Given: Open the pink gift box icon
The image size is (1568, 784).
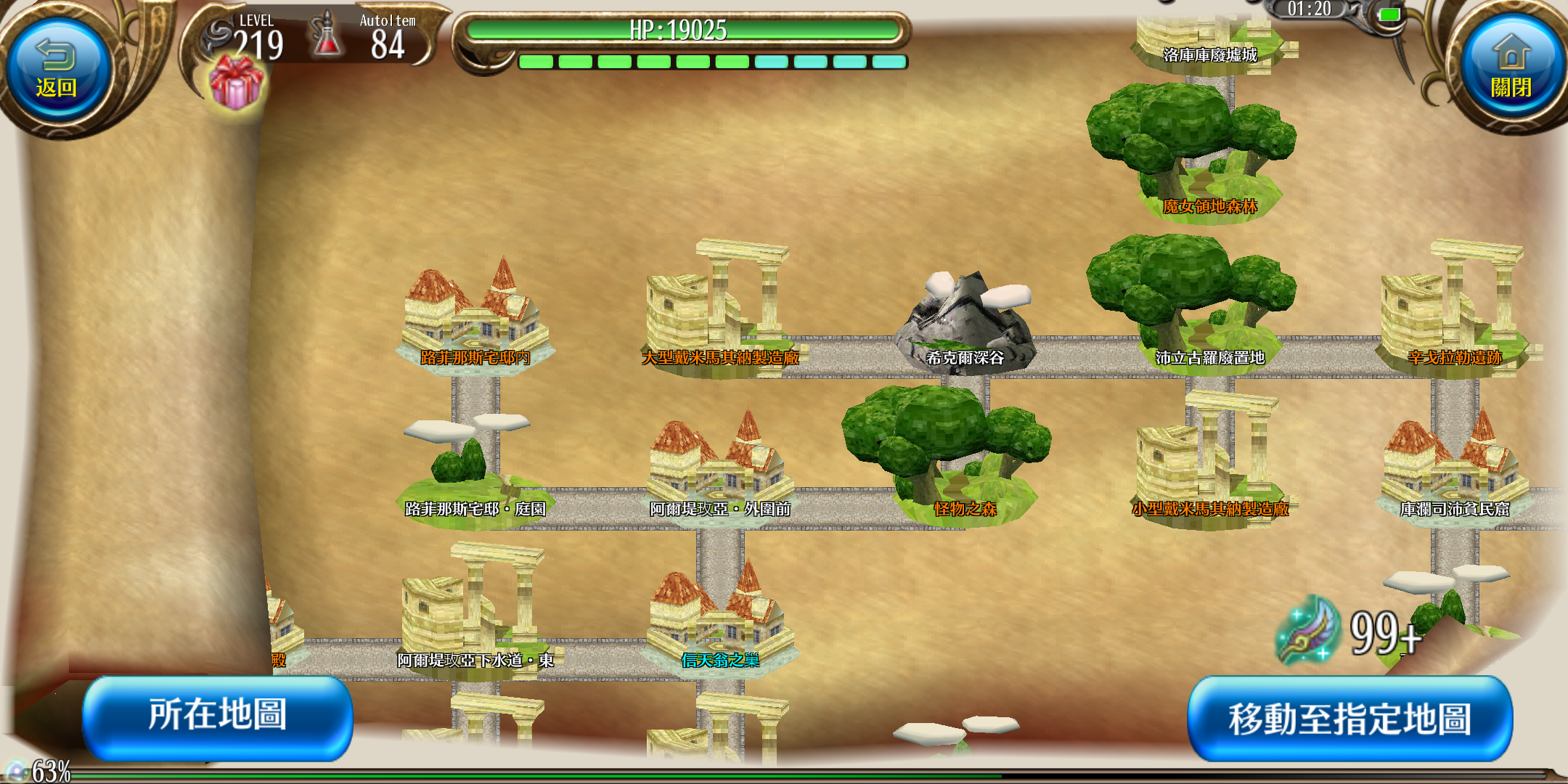Looking at the screenshot, I should coord(236,83).
